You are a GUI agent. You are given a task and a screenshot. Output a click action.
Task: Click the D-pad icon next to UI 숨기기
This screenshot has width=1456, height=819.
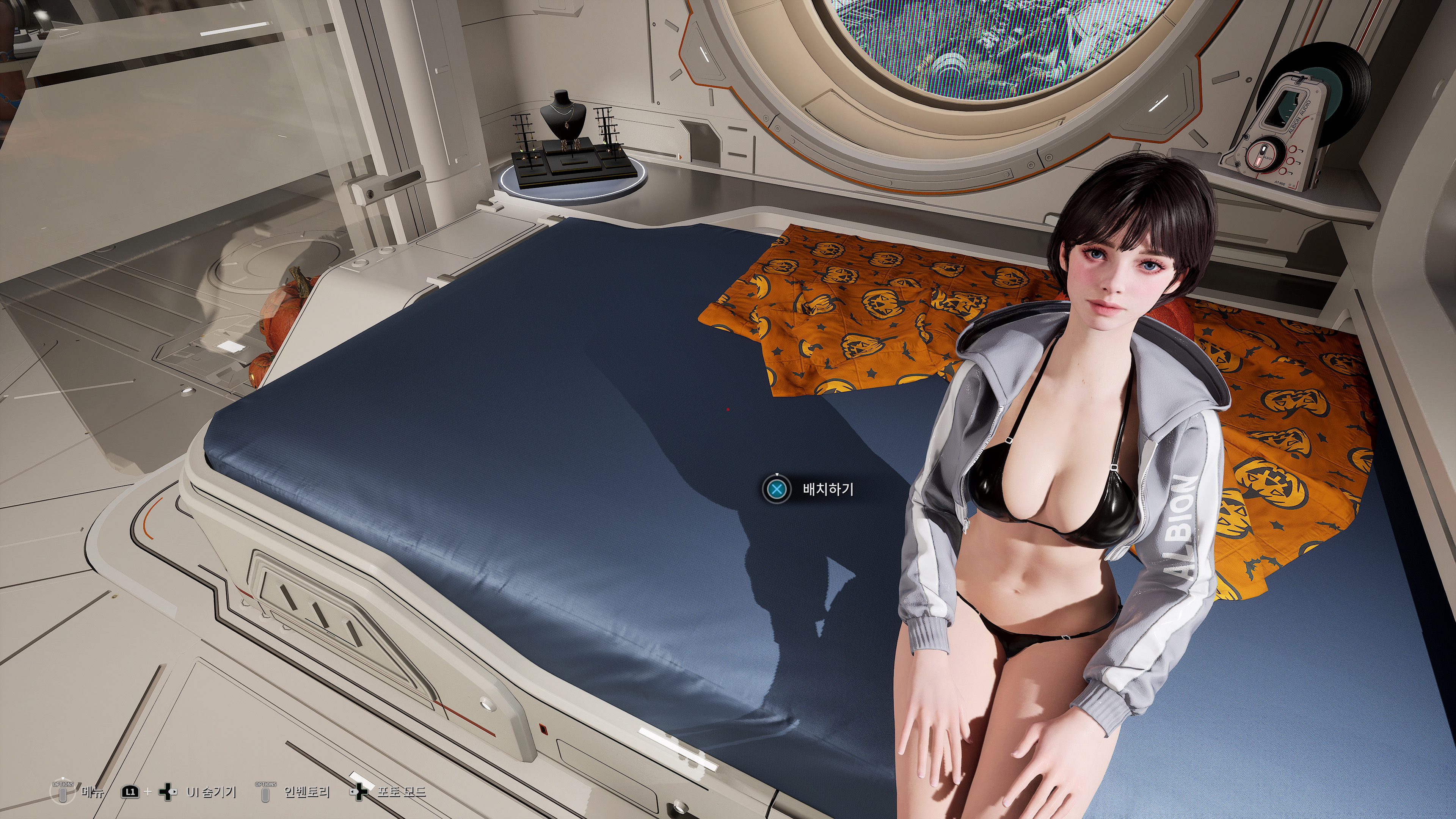point(168,792)
